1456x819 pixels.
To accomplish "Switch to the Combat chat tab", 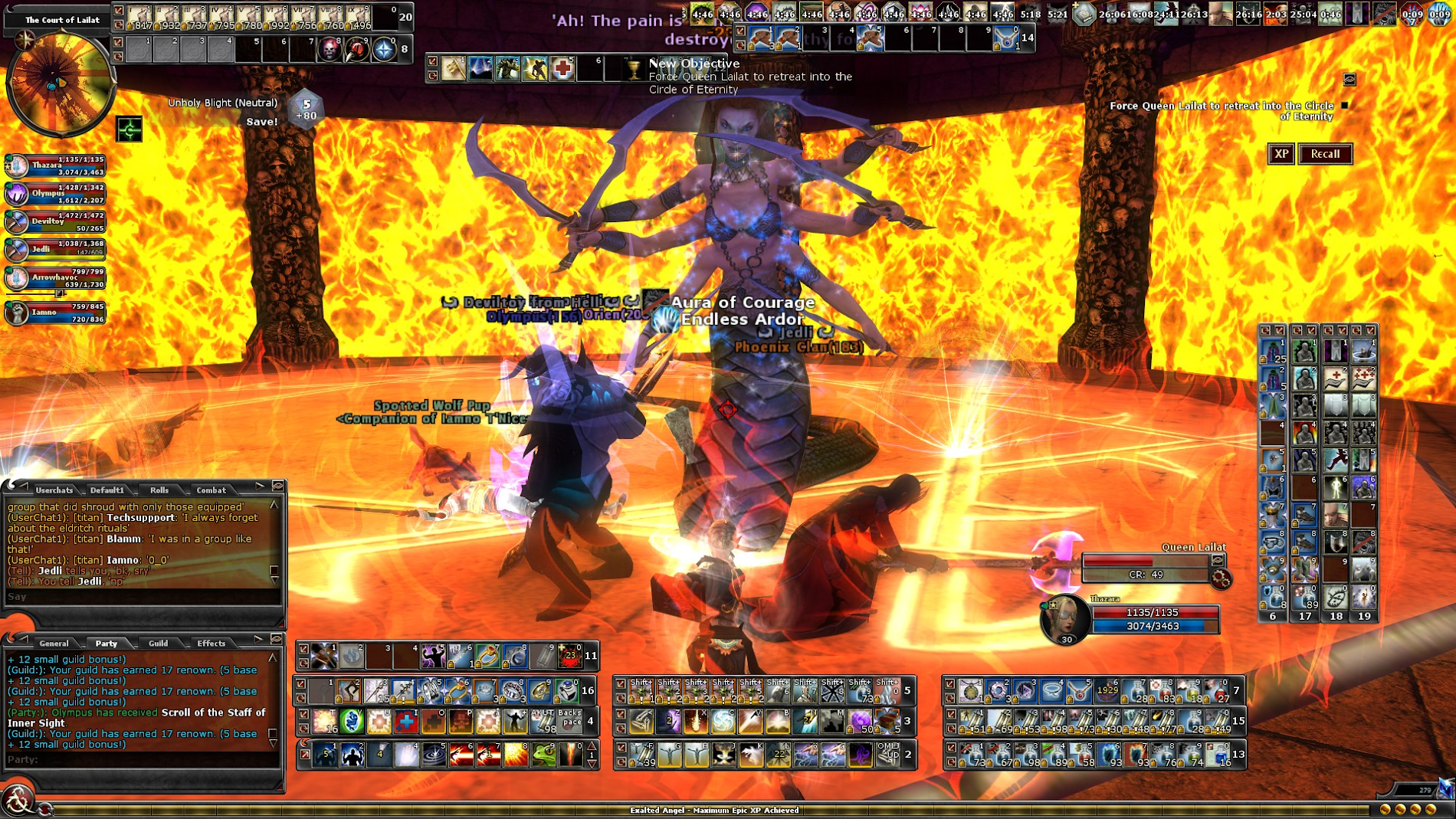I will pos(211,490).
